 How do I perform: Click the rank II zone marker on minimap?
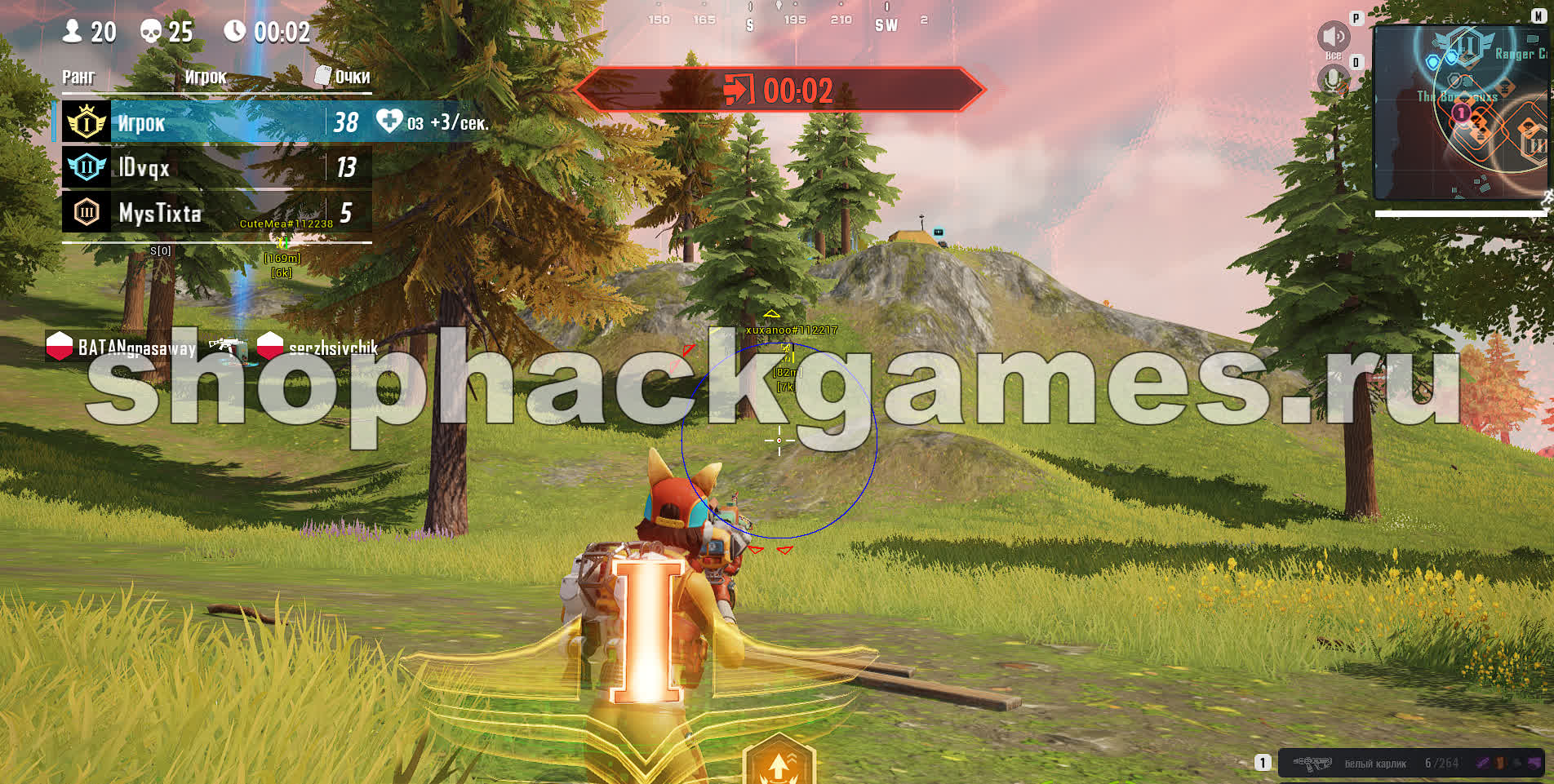click(x=1467, y=43)
